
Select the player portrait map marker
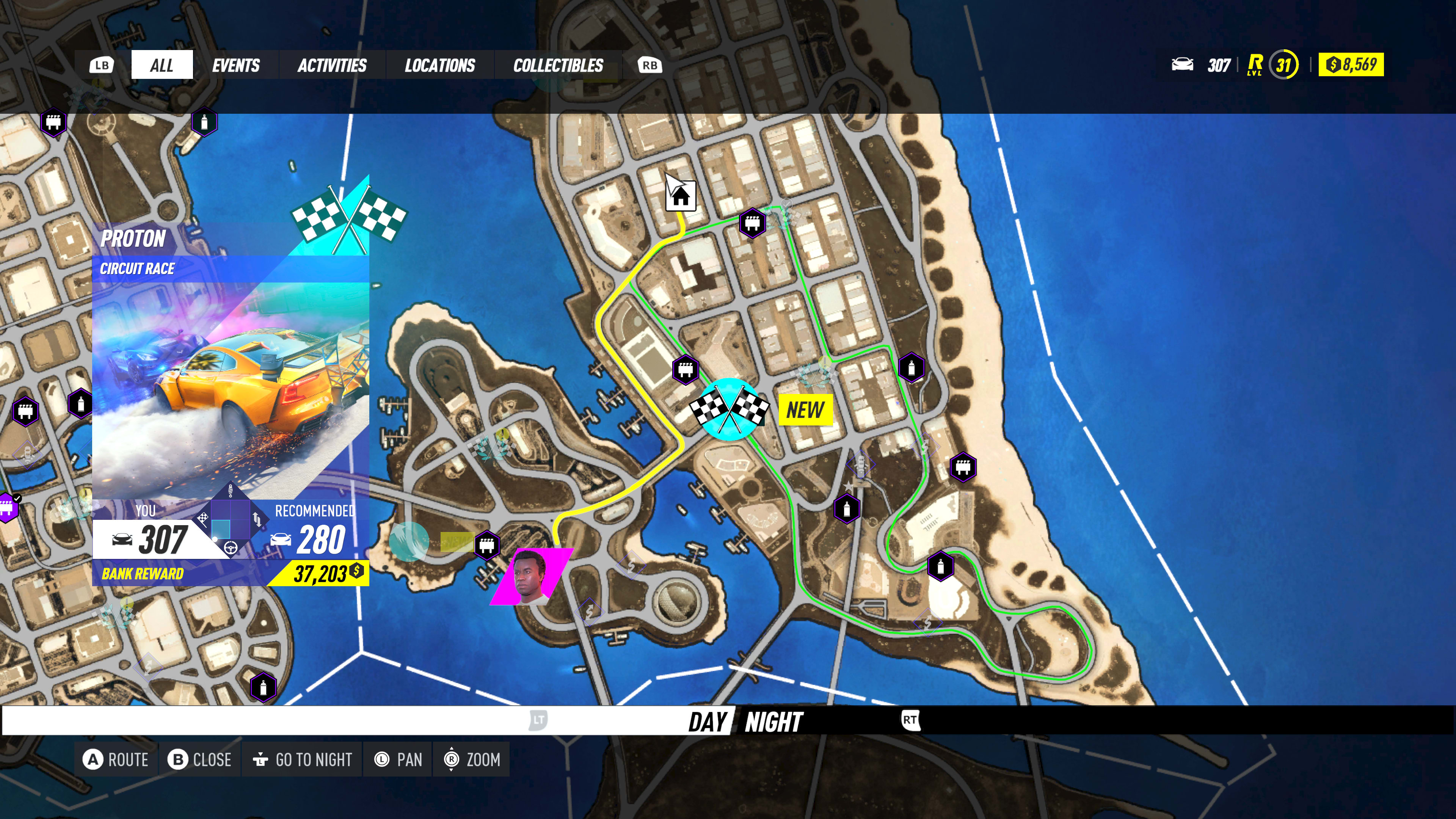[x=531, y=576]
